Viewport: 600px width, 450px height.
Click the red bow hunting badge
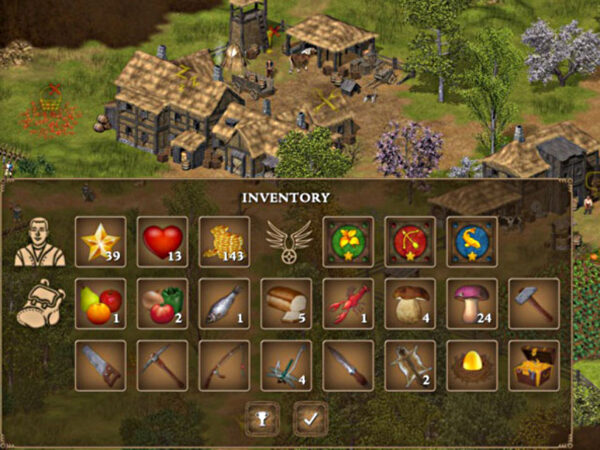(x=410, y=241)
